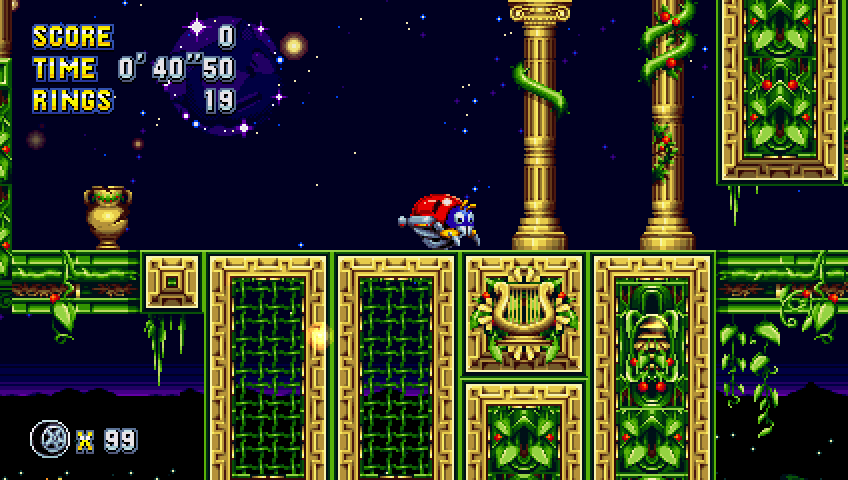848x480 pixels.
Task: Click the character lives icon
Action: (x=49, y=438)
